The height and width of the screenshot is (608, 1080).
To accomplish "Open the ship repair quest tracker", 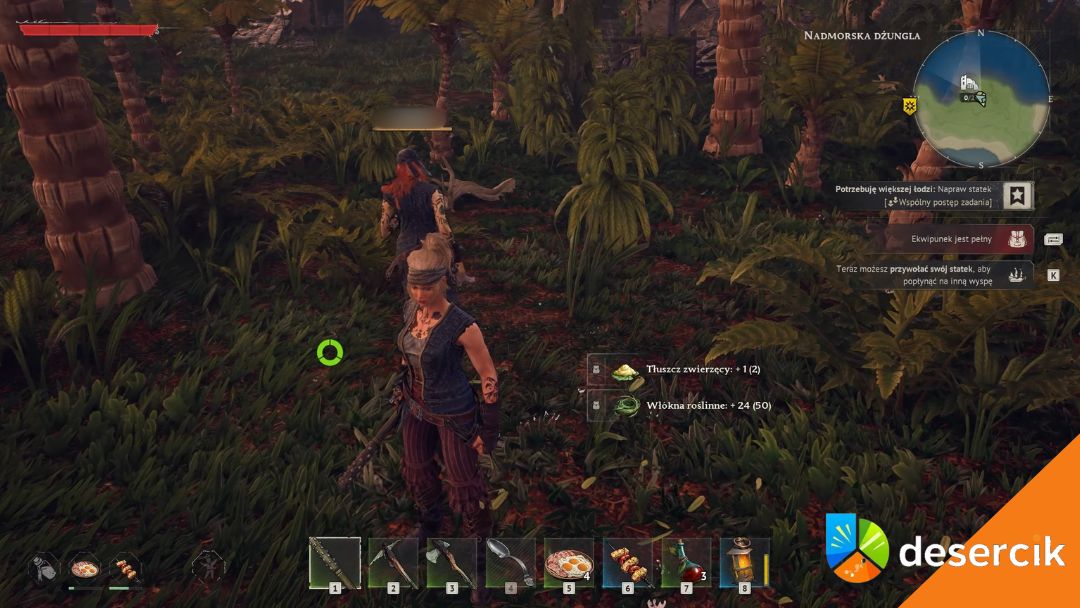I will (1018, 195).
